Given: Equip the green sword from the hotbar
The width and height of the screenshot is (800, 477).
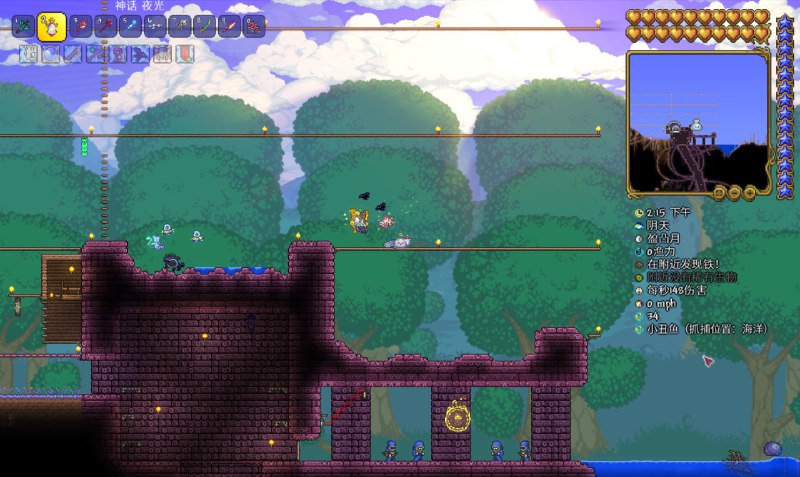Looking at the screenshot, I should tap(204, 26).
